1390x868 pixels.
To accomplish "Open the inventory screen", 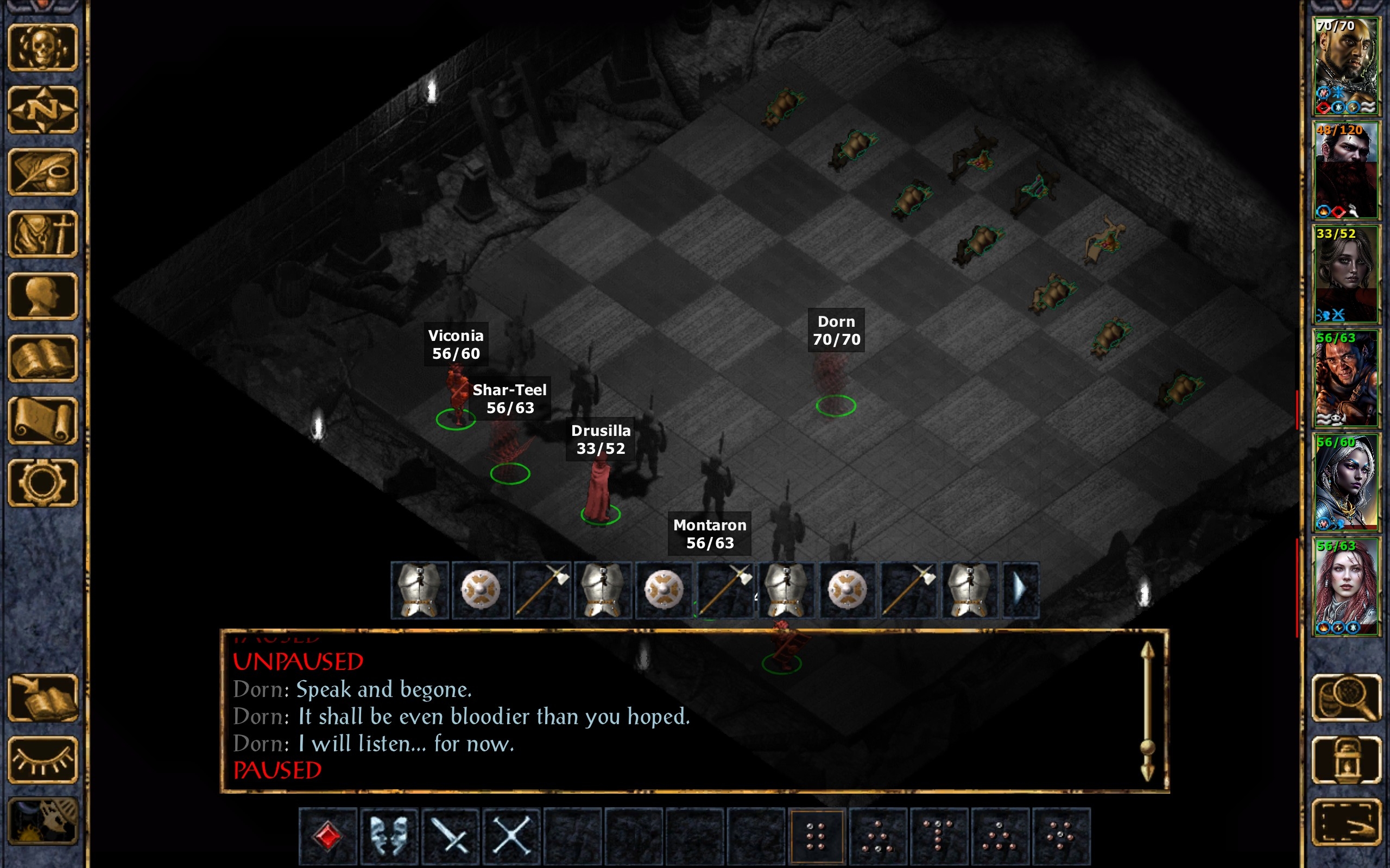I will pyautogui.click(x=42, y=233).
